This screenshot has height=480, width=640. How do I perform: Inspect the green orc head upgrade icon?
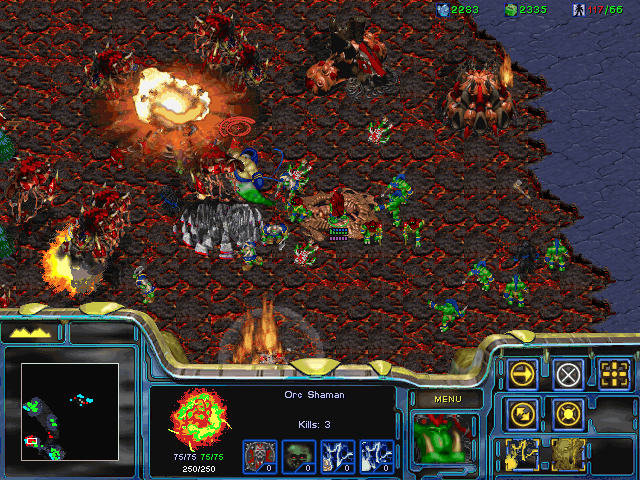click(297, 454)
